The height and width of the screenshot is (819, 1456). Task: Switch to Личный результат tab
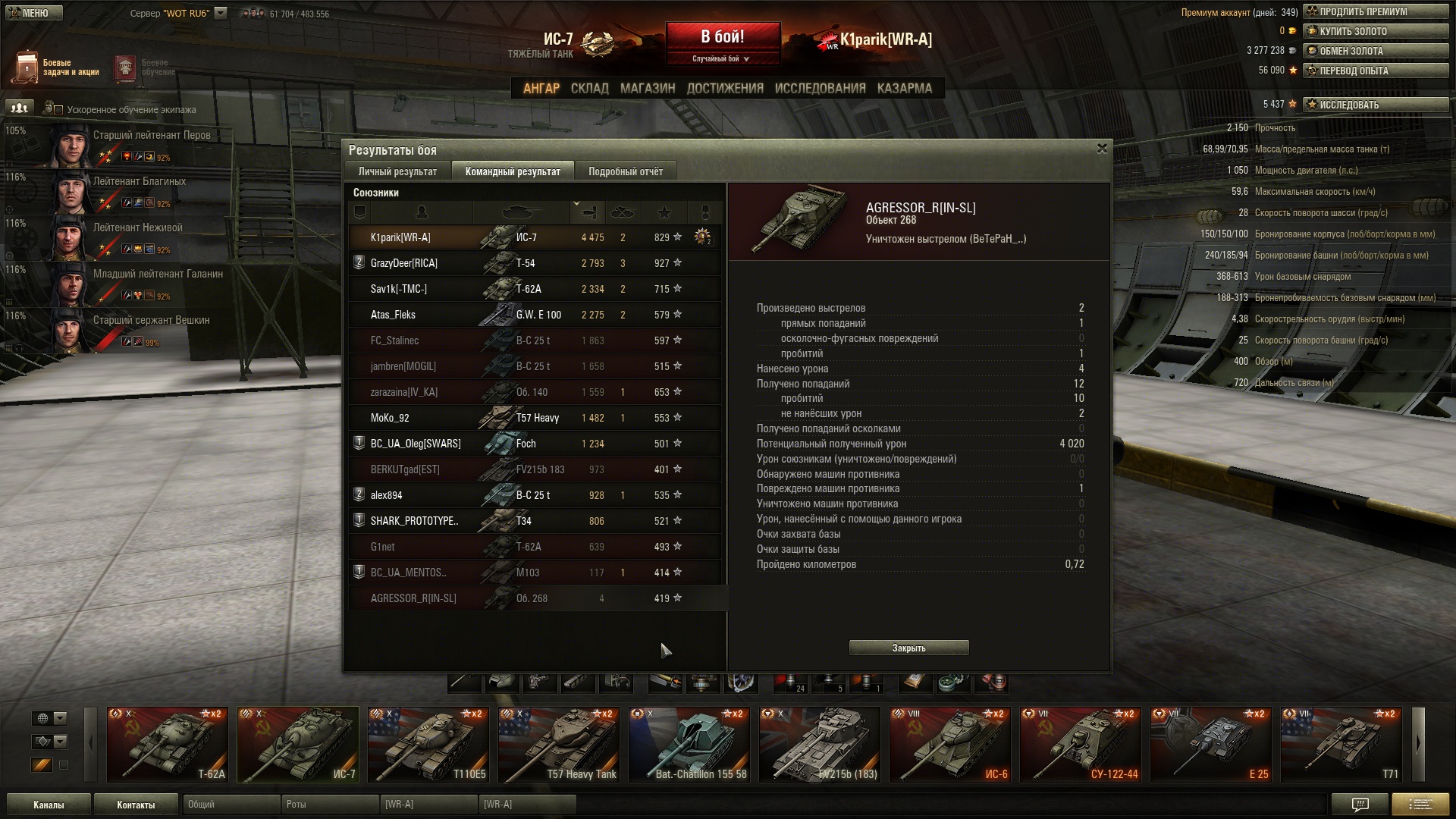[x=397, y=171]
